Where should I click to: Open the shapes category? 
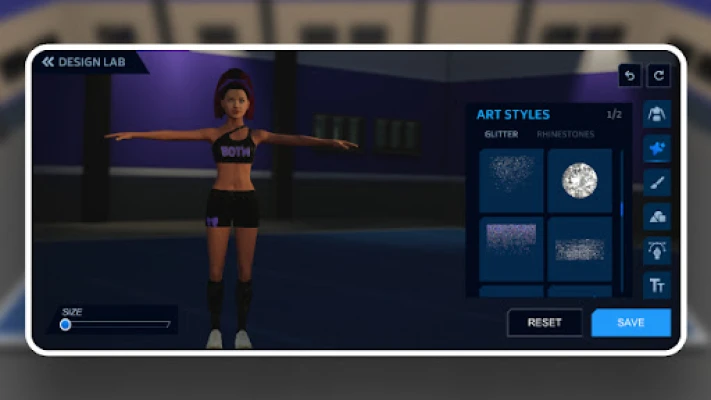click(x=657, y=216)
